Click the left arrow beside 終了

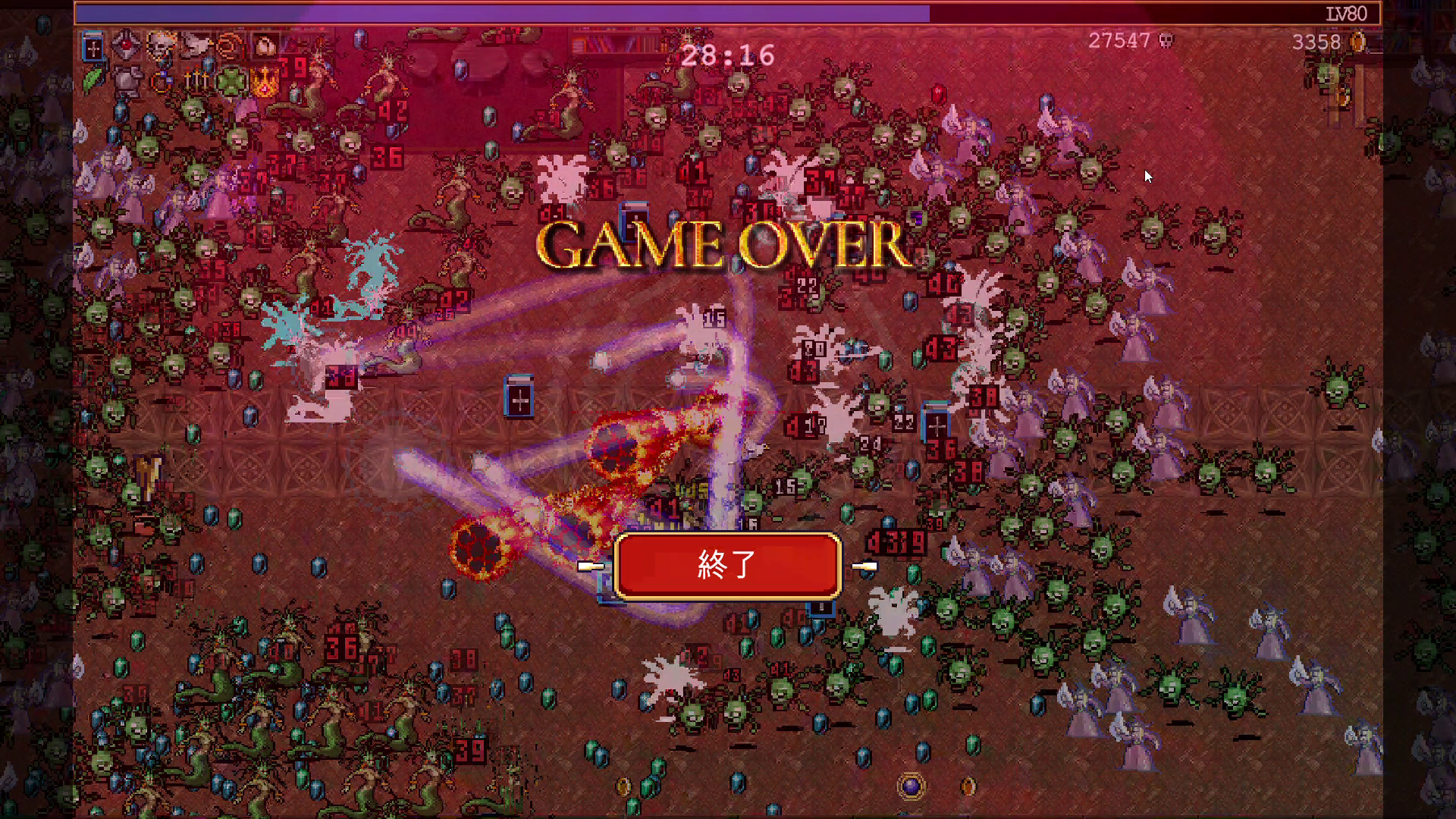(x=592, y=567)
